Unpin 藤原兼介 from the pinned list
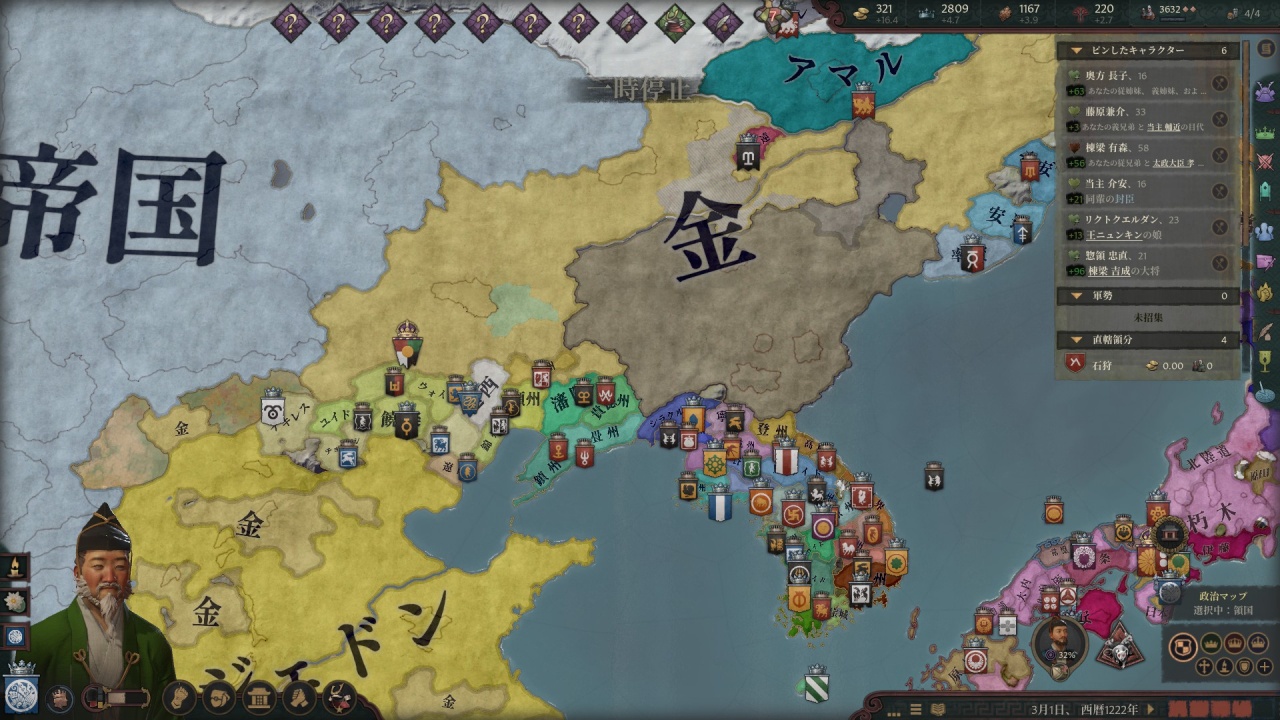 (x=1220, y=119)
